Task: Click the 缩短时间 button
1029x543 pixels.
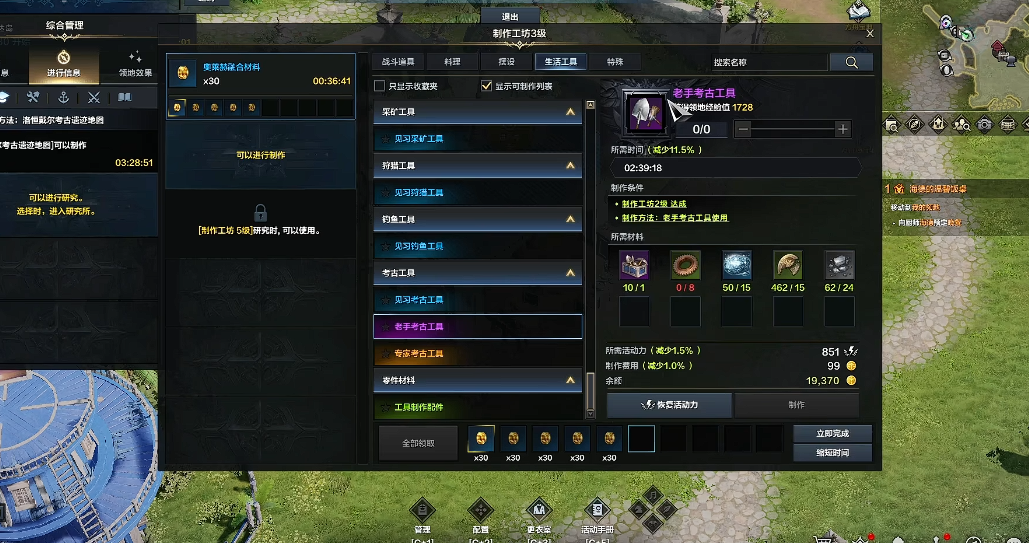Action: [x=832, y=453]
